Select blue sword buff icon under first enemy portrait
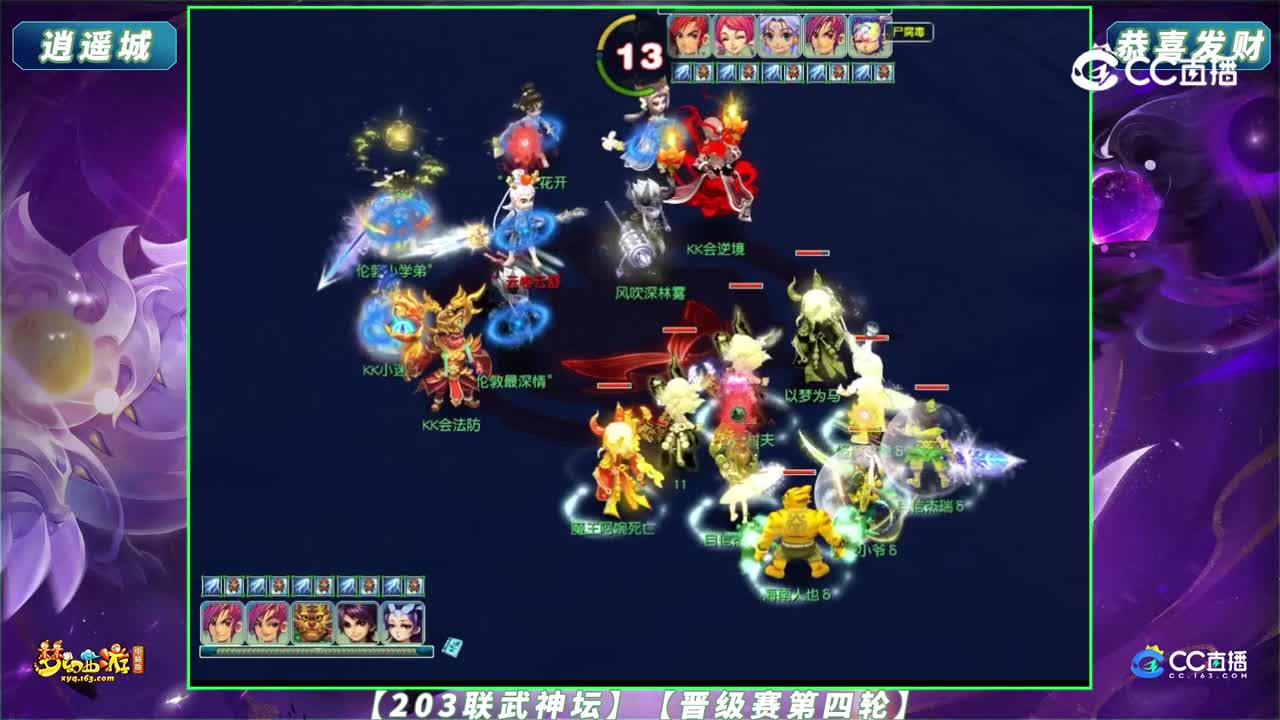 click(x=679, y=71)
